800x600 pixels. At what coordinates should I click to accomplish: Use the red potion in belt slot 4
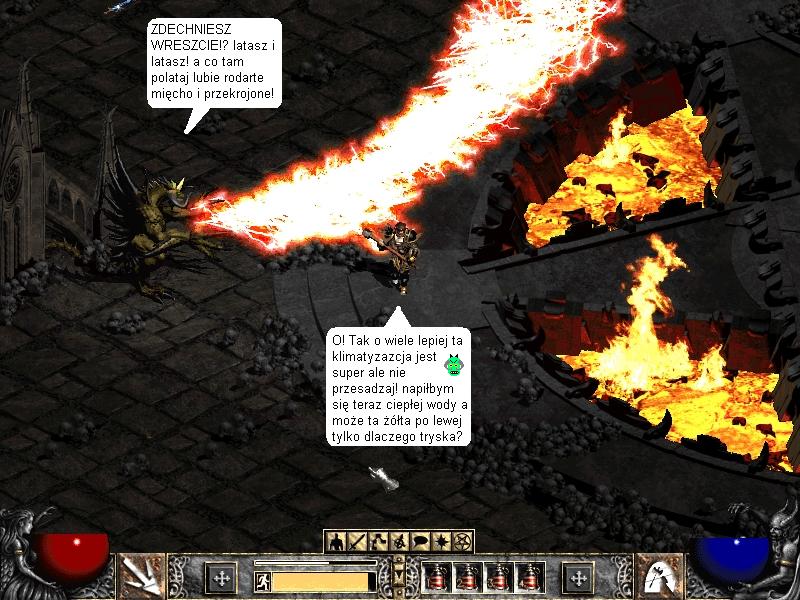click(x=529, y=577)
